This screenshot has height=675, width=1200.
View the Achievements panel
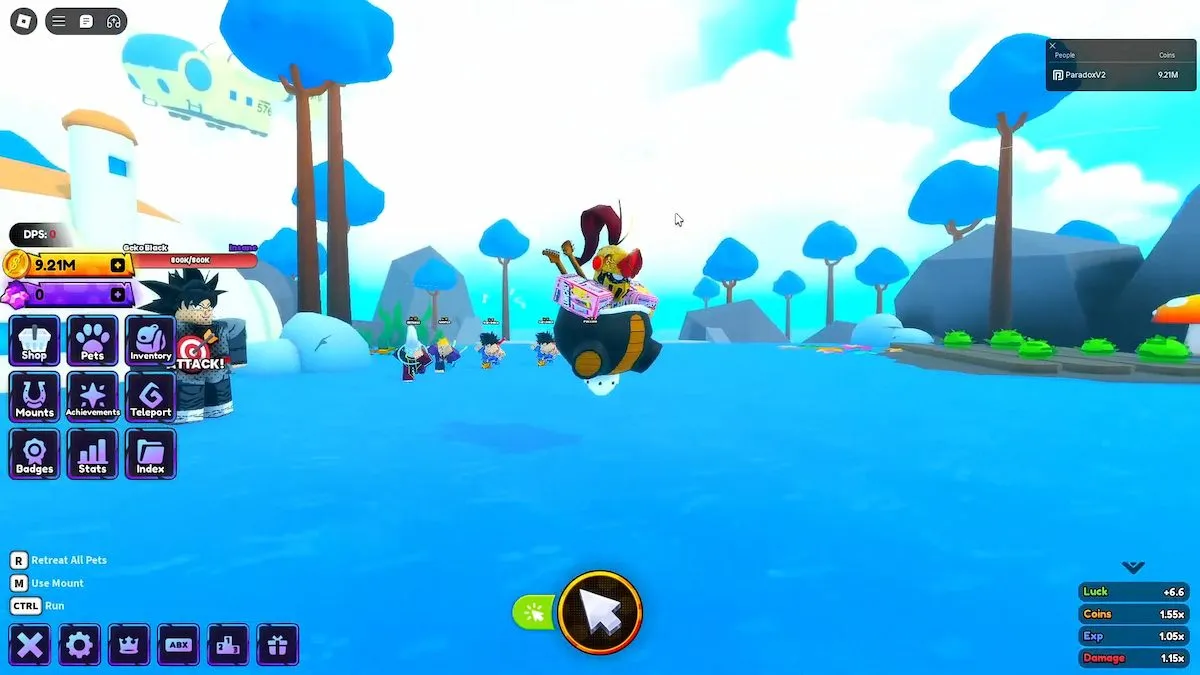click(x=92, y=397)
